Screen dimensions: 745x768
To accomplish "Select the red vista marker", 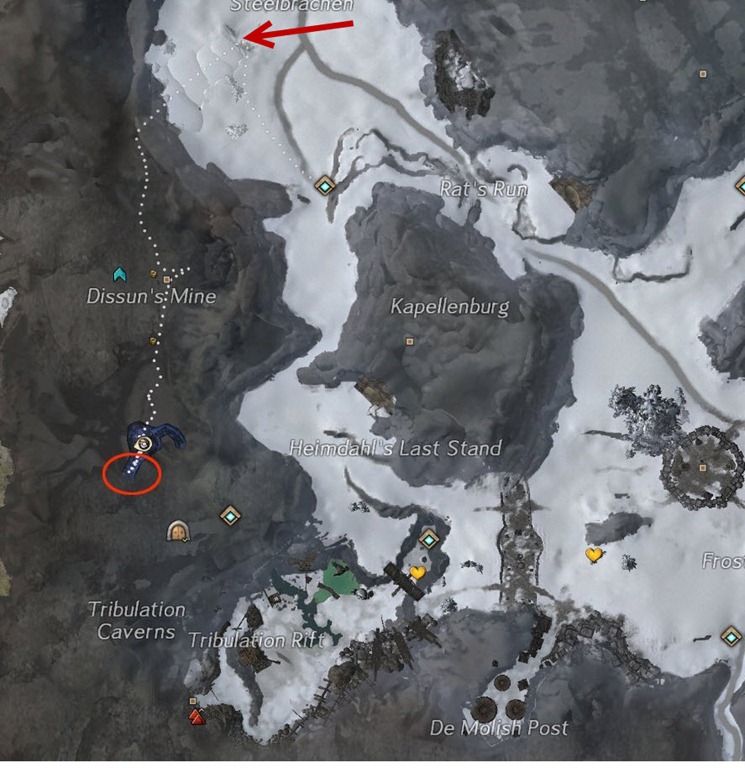I will pos(197,715).
